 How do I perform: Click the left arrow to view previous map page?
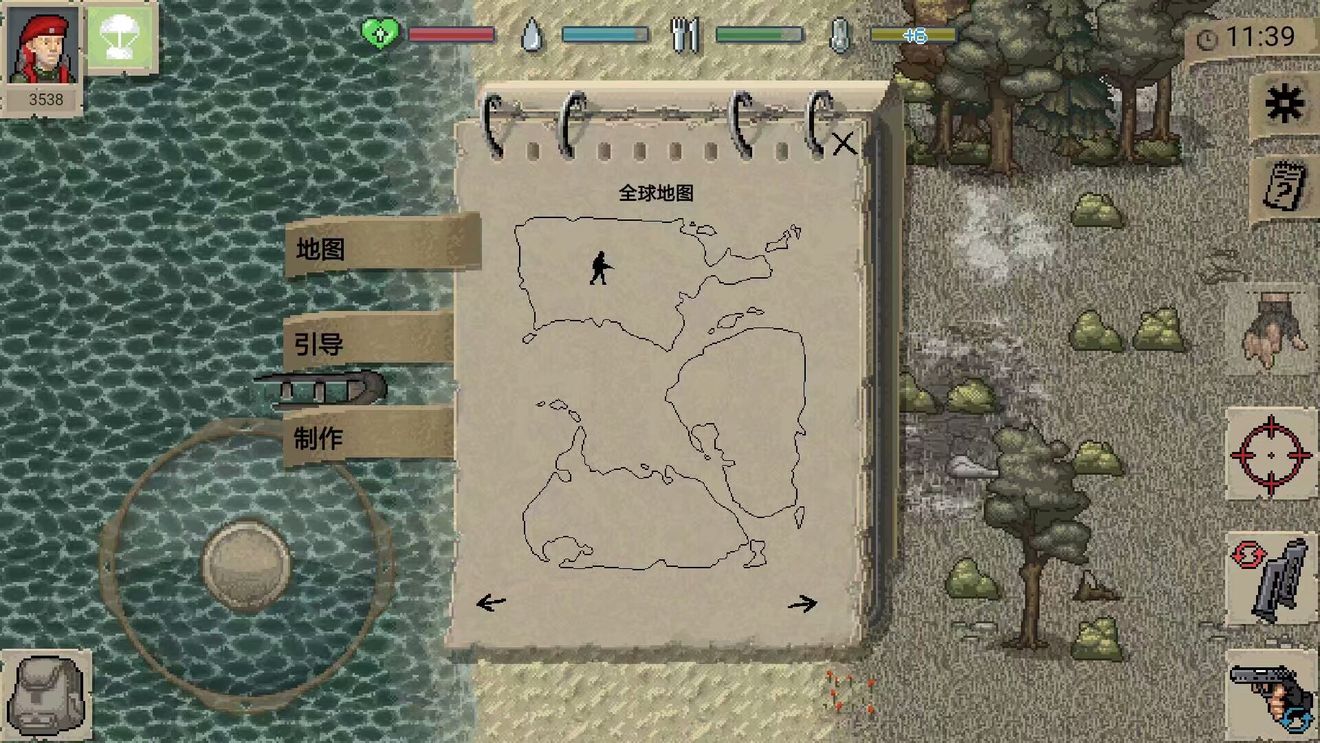(490, 602)
